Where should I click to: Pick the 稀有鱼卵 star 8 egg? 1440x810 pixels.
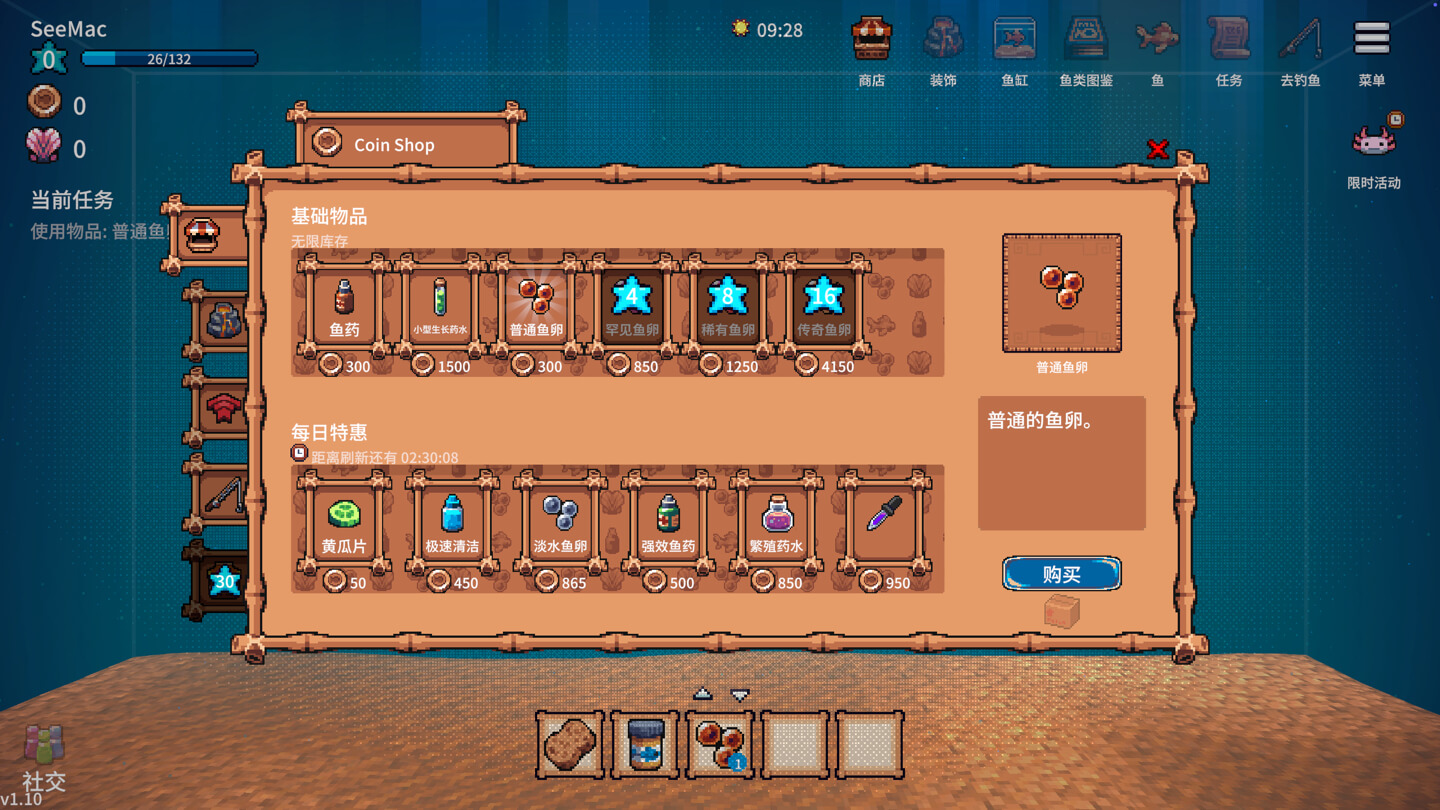[728, 305]
